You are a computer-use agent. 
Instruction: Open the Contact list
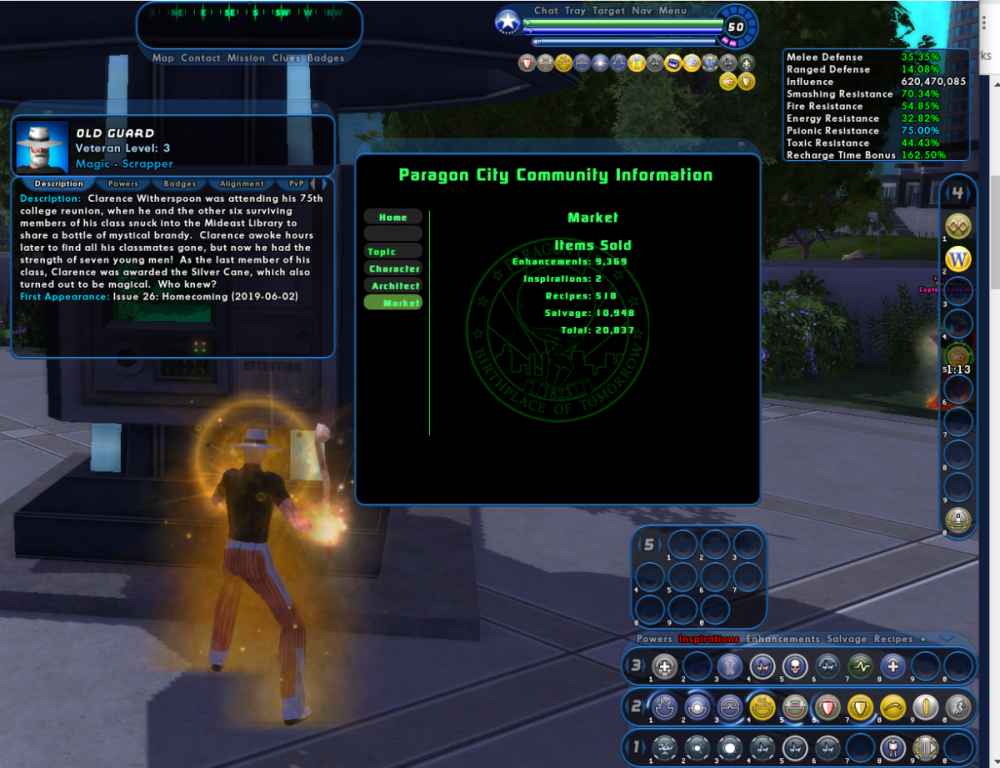click(x=200, y=58)
